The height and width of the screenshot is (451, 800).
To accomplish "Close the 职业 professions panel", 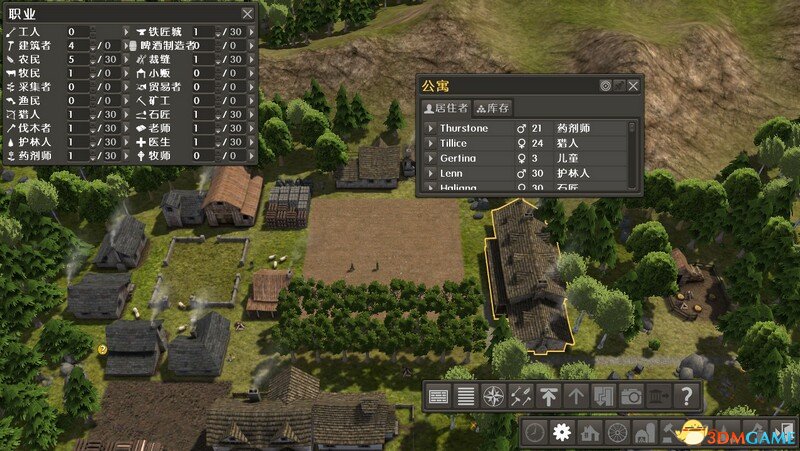I will coord(247,14).
